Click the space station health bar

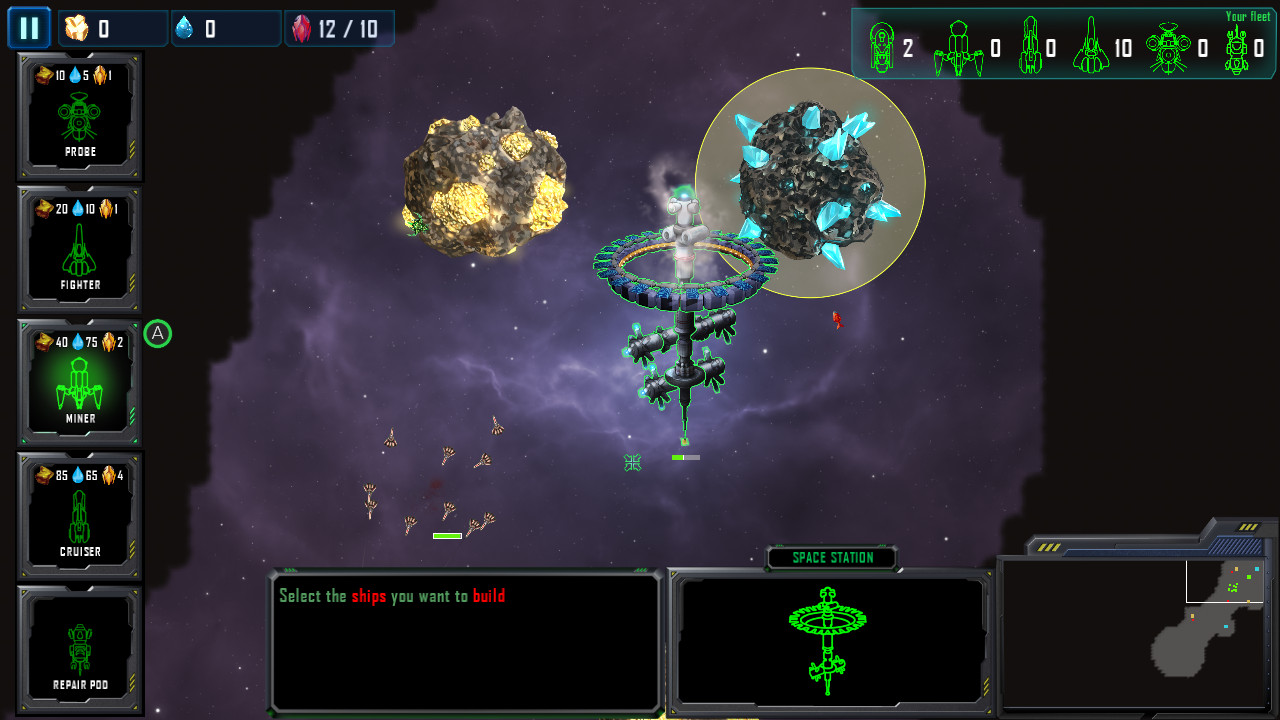point(687,459)
